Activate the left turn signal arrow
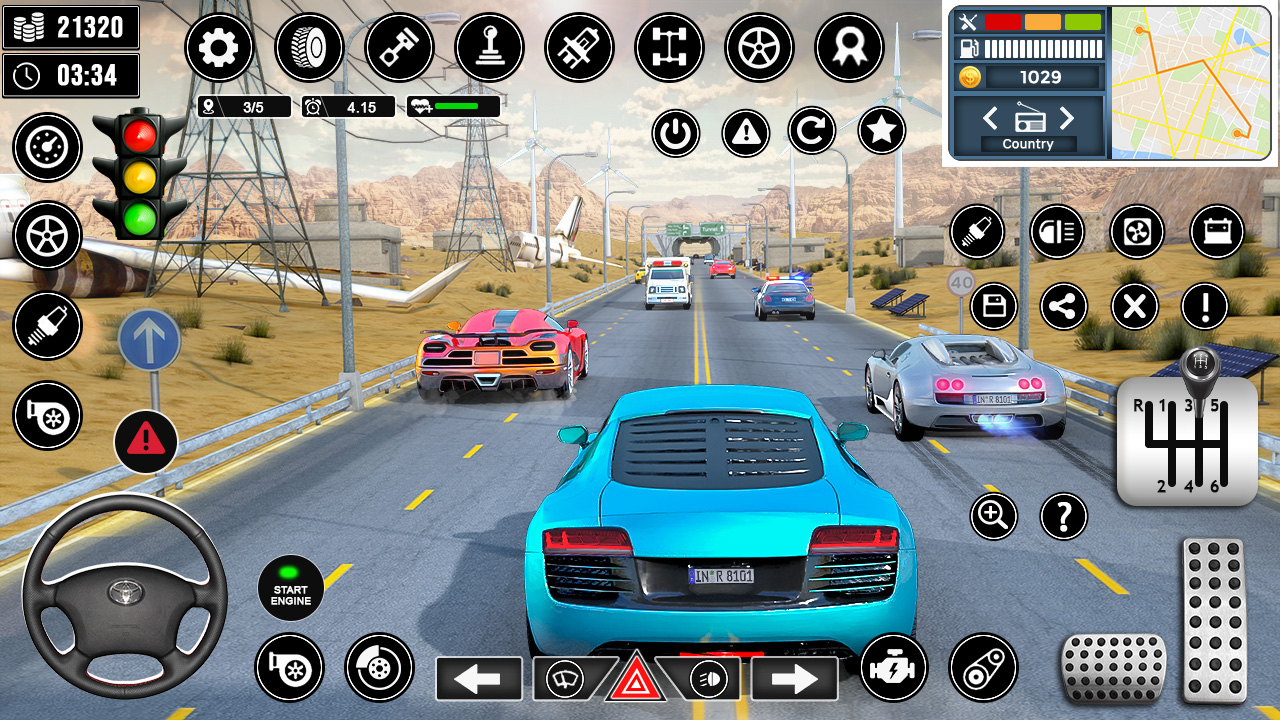This screenshot has width=1280, height=720. [x=478, y=679]
